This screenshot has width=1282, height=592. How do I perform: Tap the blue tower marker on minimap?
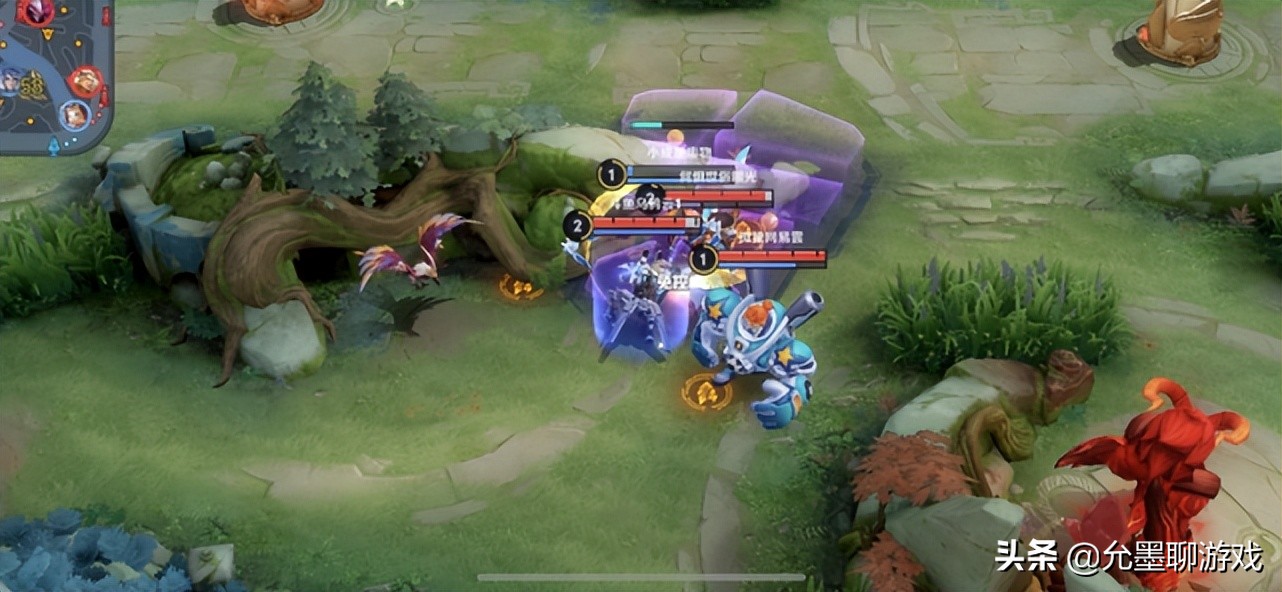tap(53, 144)
